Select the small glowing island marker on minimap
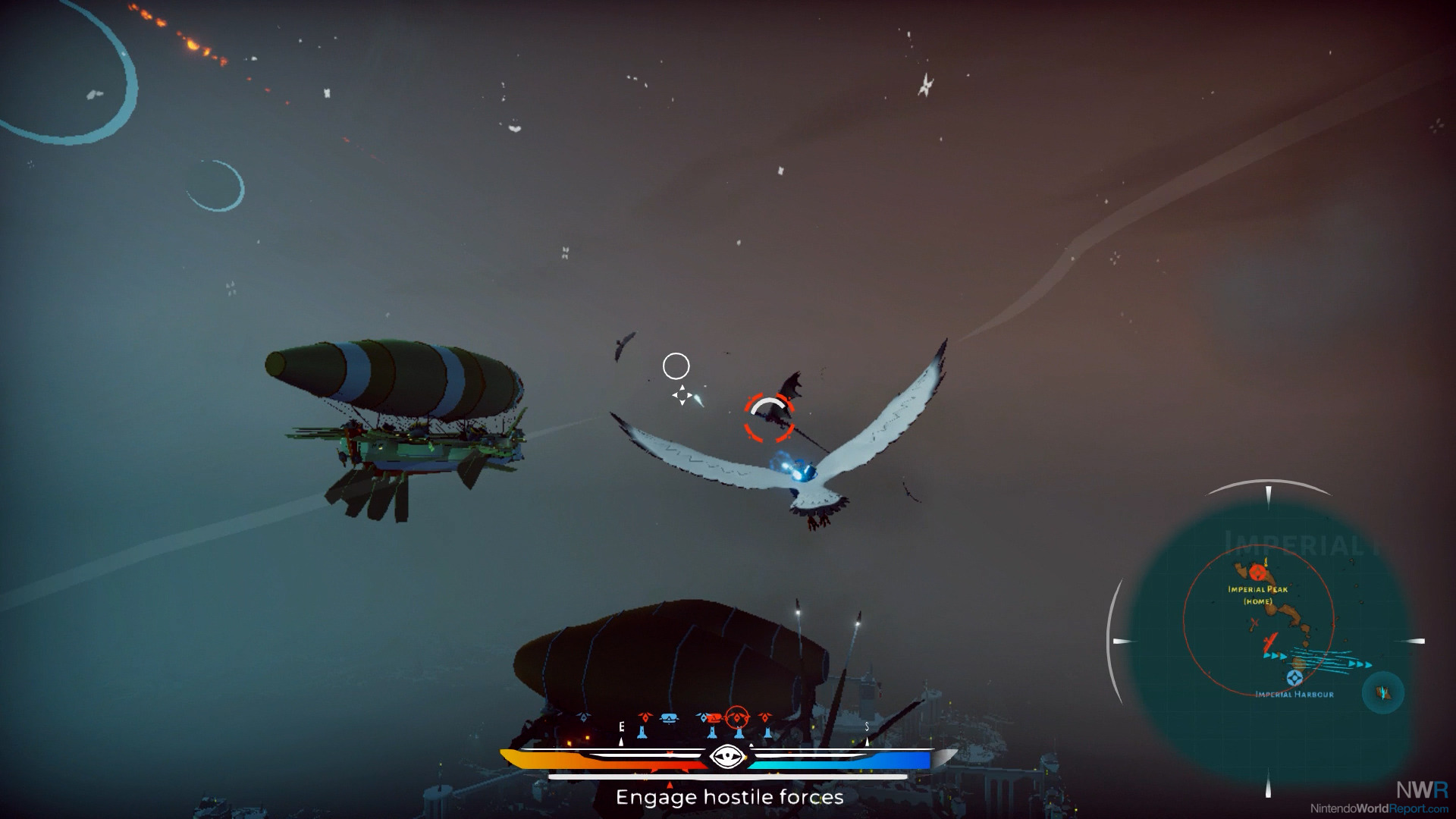Screen dimensions: 1456x819 tap(1383, 692)
